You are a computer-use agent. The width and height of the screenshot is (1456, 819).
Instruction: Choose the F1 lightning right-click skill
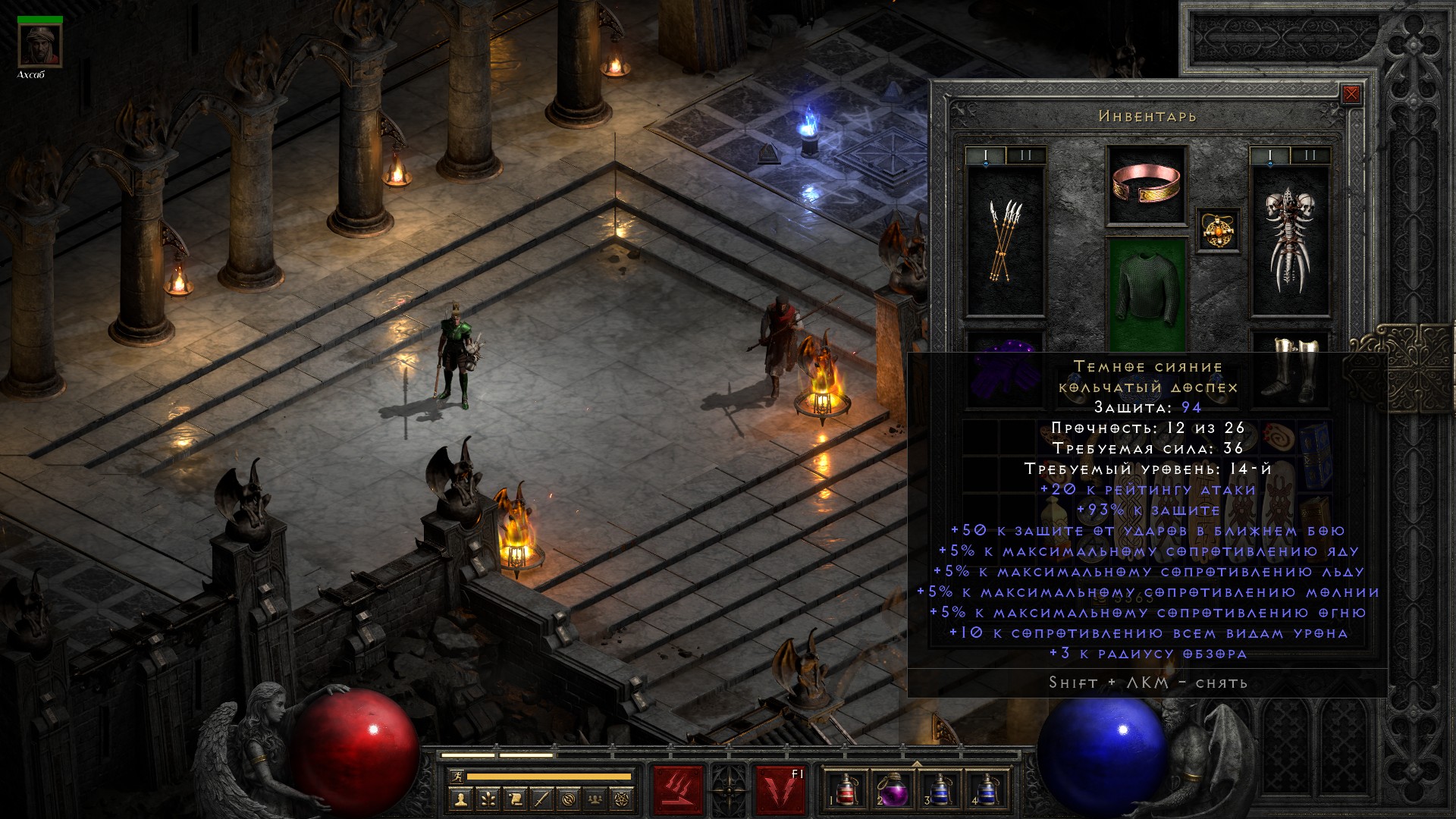pyautogui.click(x=780, y=789)
